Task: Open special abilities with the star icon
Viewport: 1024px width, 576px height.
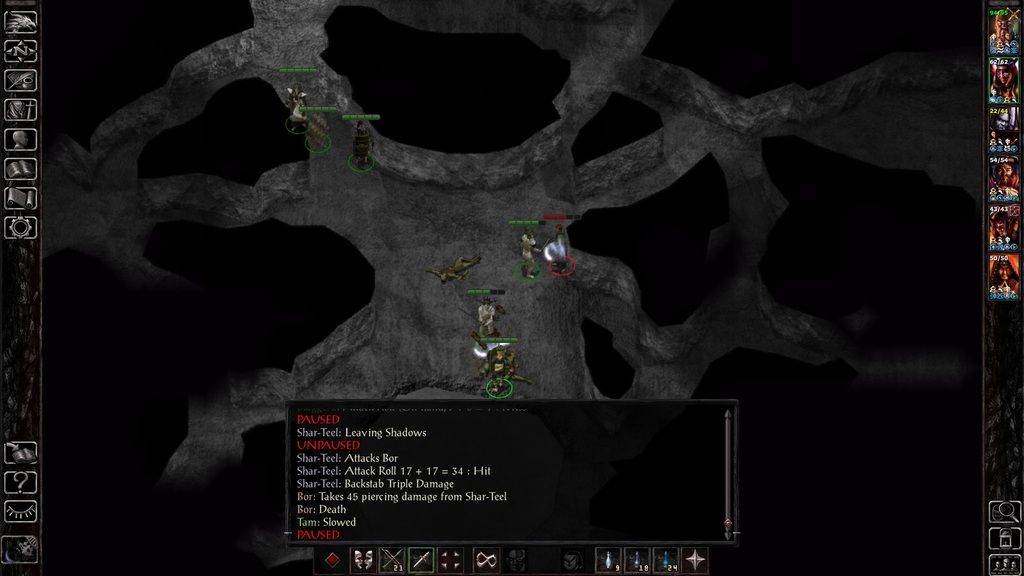Action: pyautogui.click(x=695, y=561)
